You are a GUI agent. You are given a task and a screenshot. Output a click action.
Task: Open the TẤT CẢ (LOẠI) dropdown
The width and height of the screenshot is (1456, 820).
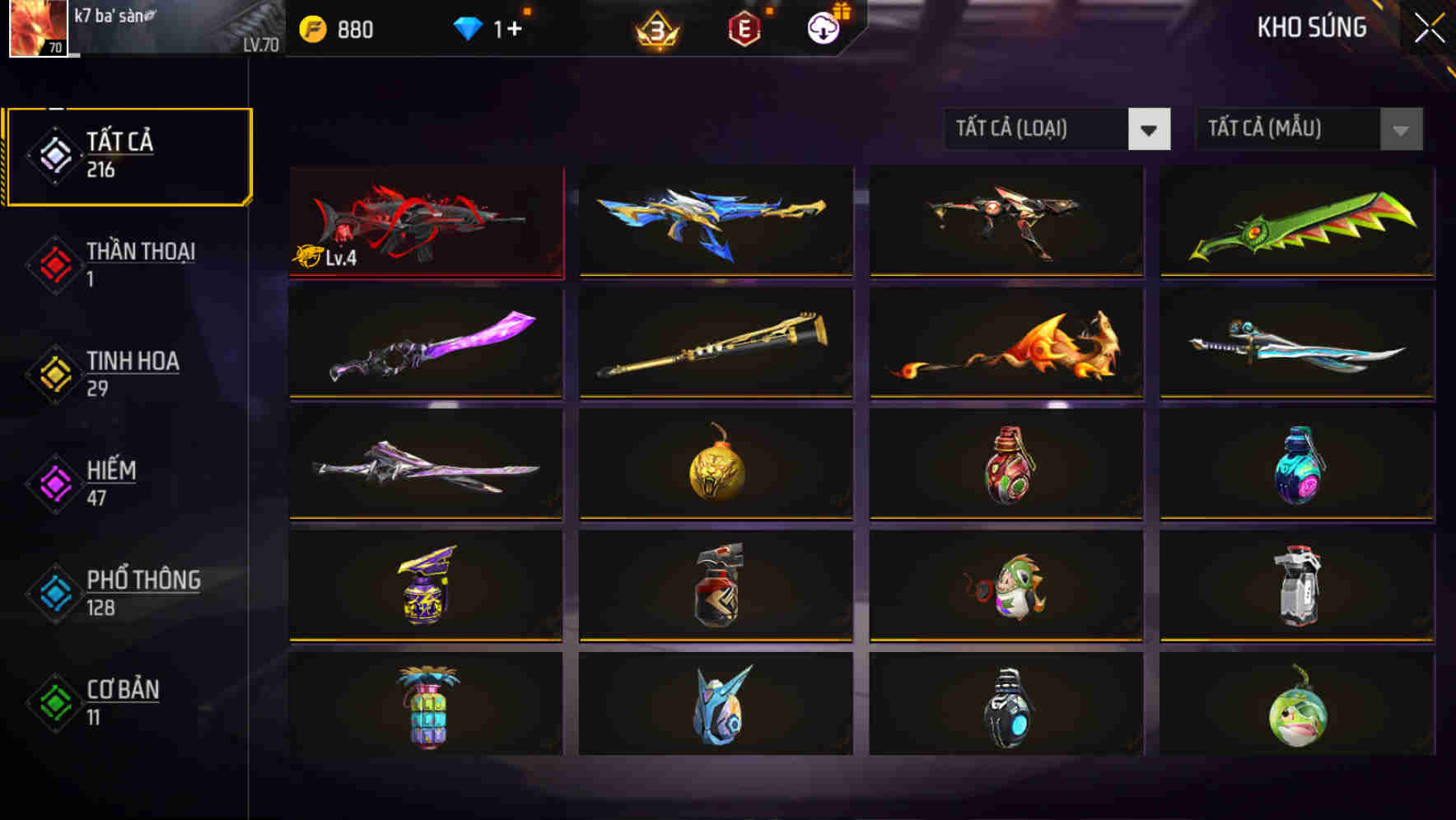point(1057,129)
